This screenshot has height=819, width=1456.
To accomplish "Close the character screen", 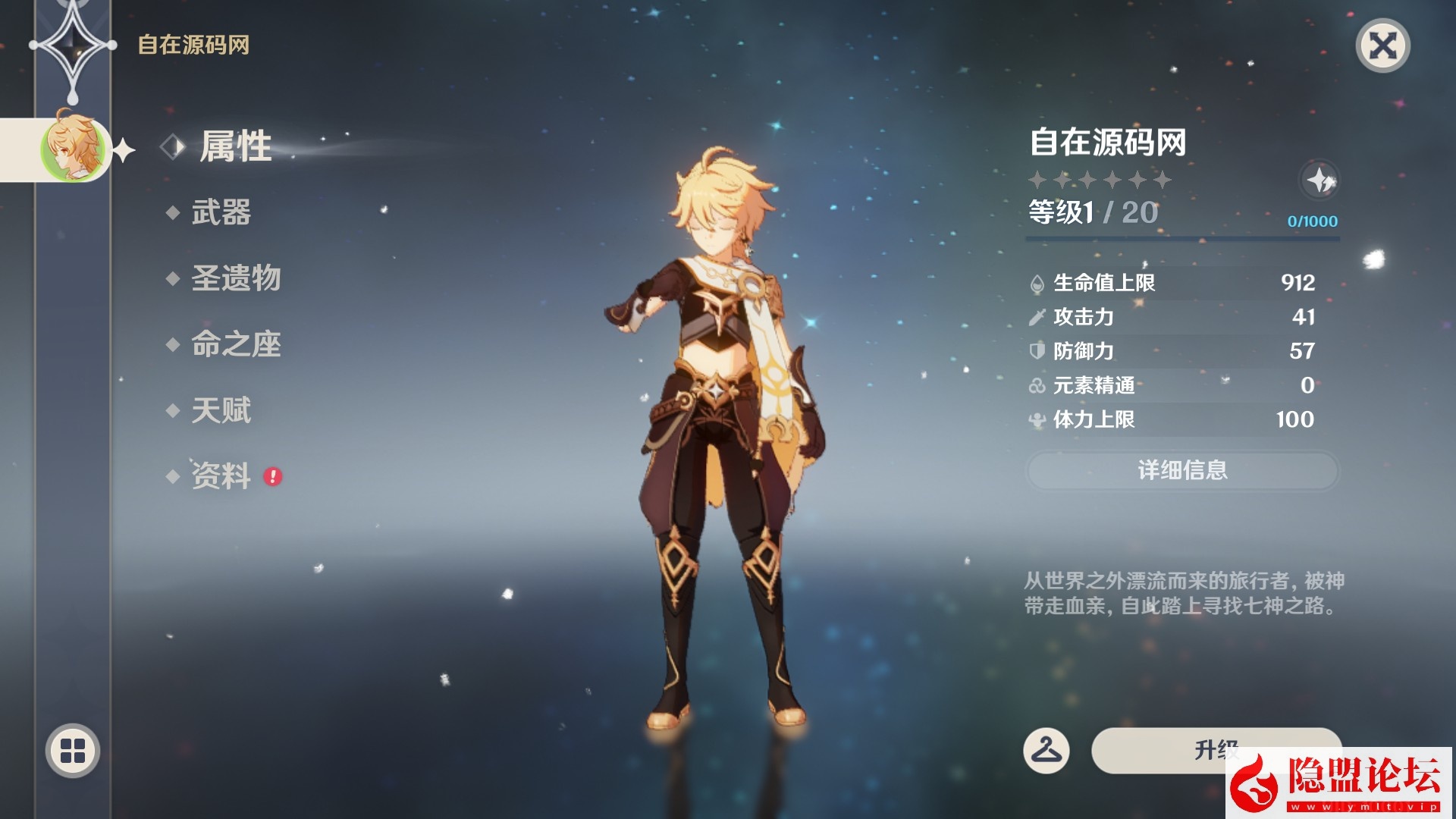I will coord(1382,46).
